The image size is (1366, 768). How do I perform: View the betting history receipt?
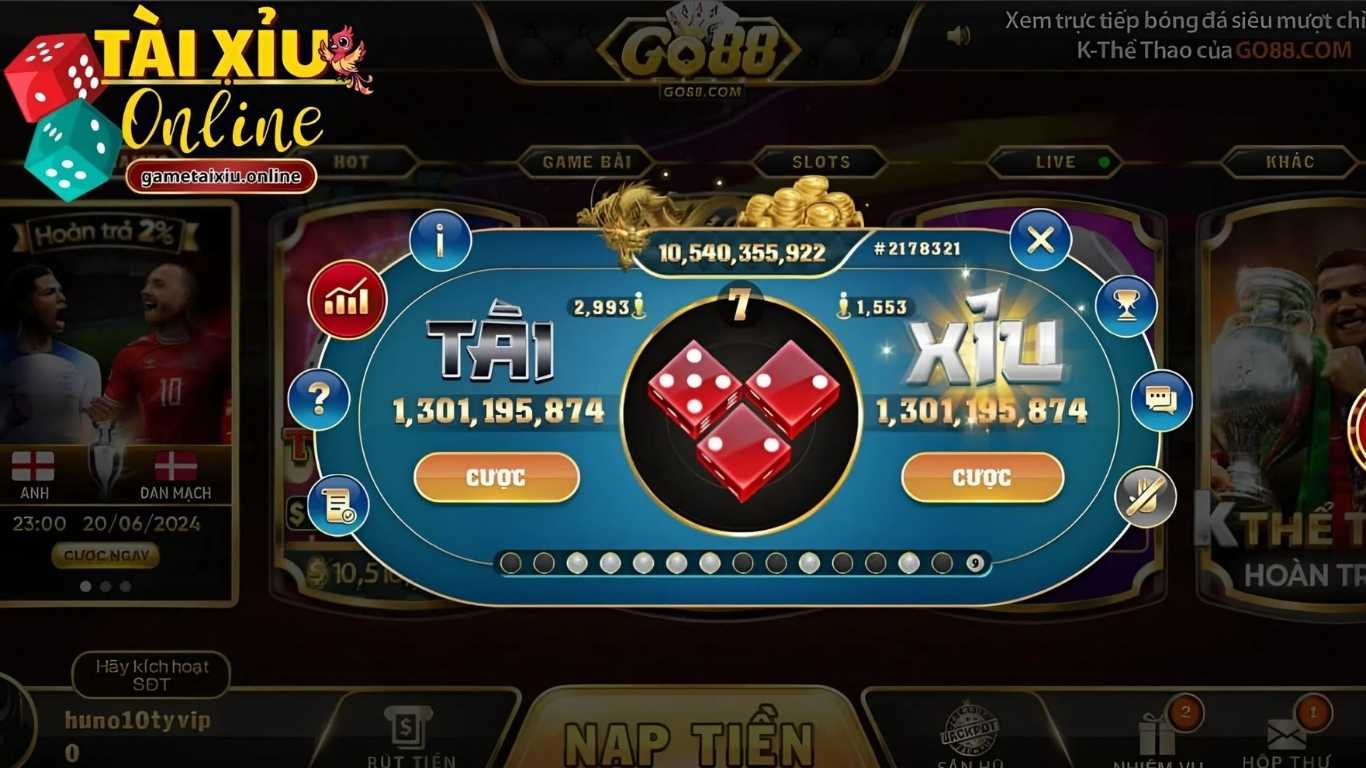(336, 505)
